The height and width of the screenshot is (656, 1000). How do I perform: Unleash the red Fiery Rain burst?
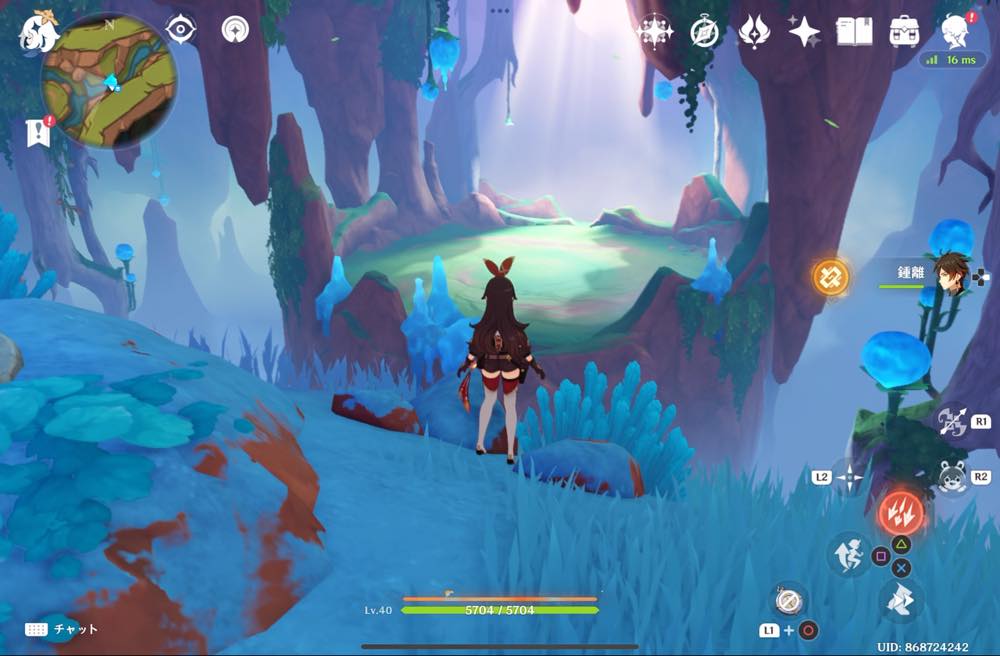click(900, 513)
